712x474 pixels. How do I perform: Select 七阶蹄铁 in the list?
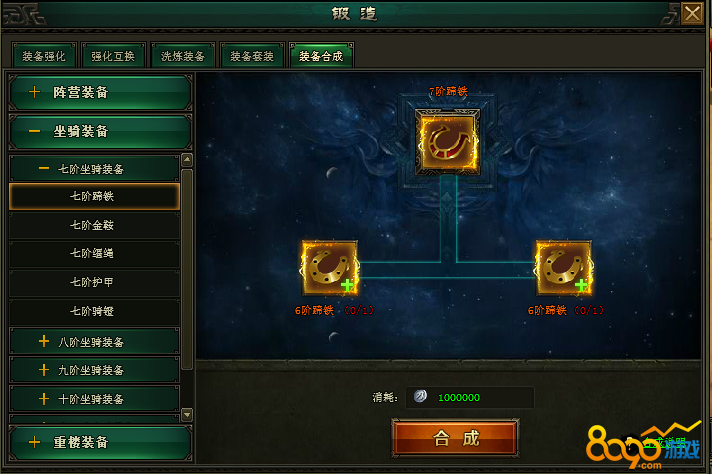pyautogui.click(x=94, y=196)
